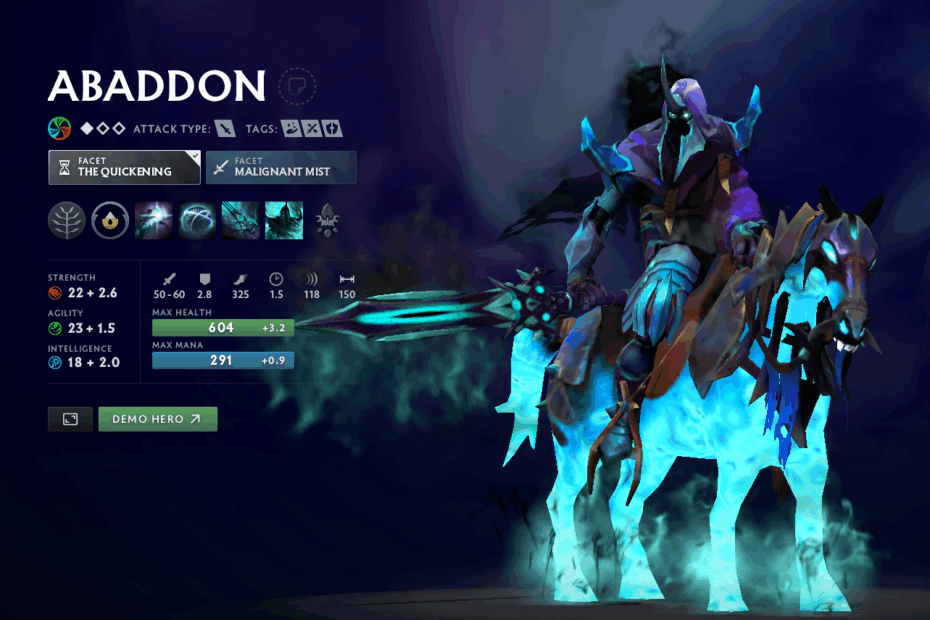Open the talent tree icon
Viewport: 930px width, 620px height.
(66, 220)
